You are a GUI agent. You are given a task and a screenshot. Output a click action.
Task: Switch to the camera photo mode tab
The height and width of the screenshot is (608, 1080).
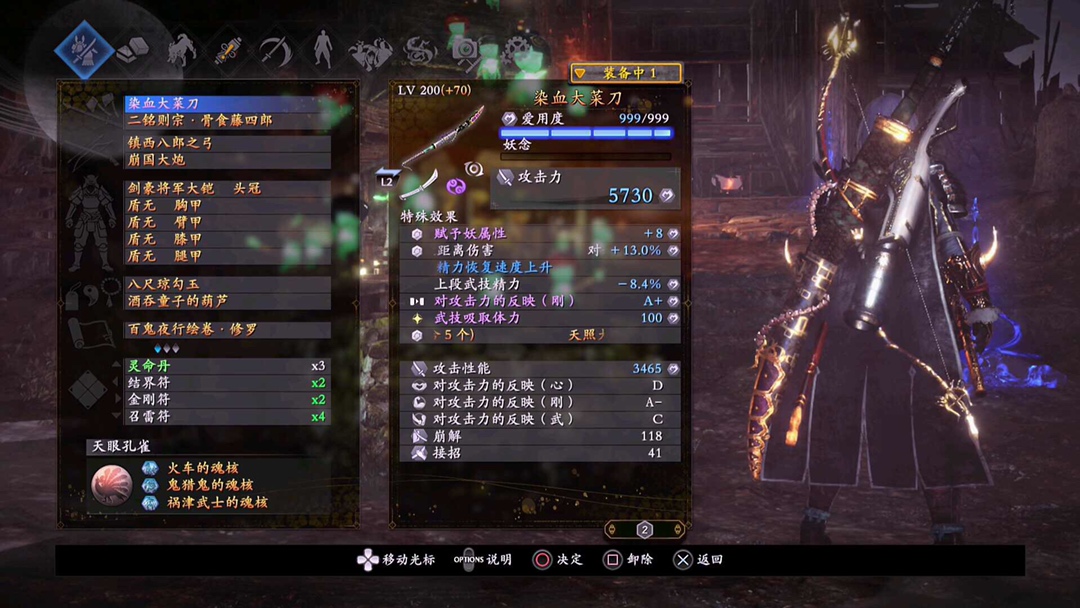(x=464, y=48)
